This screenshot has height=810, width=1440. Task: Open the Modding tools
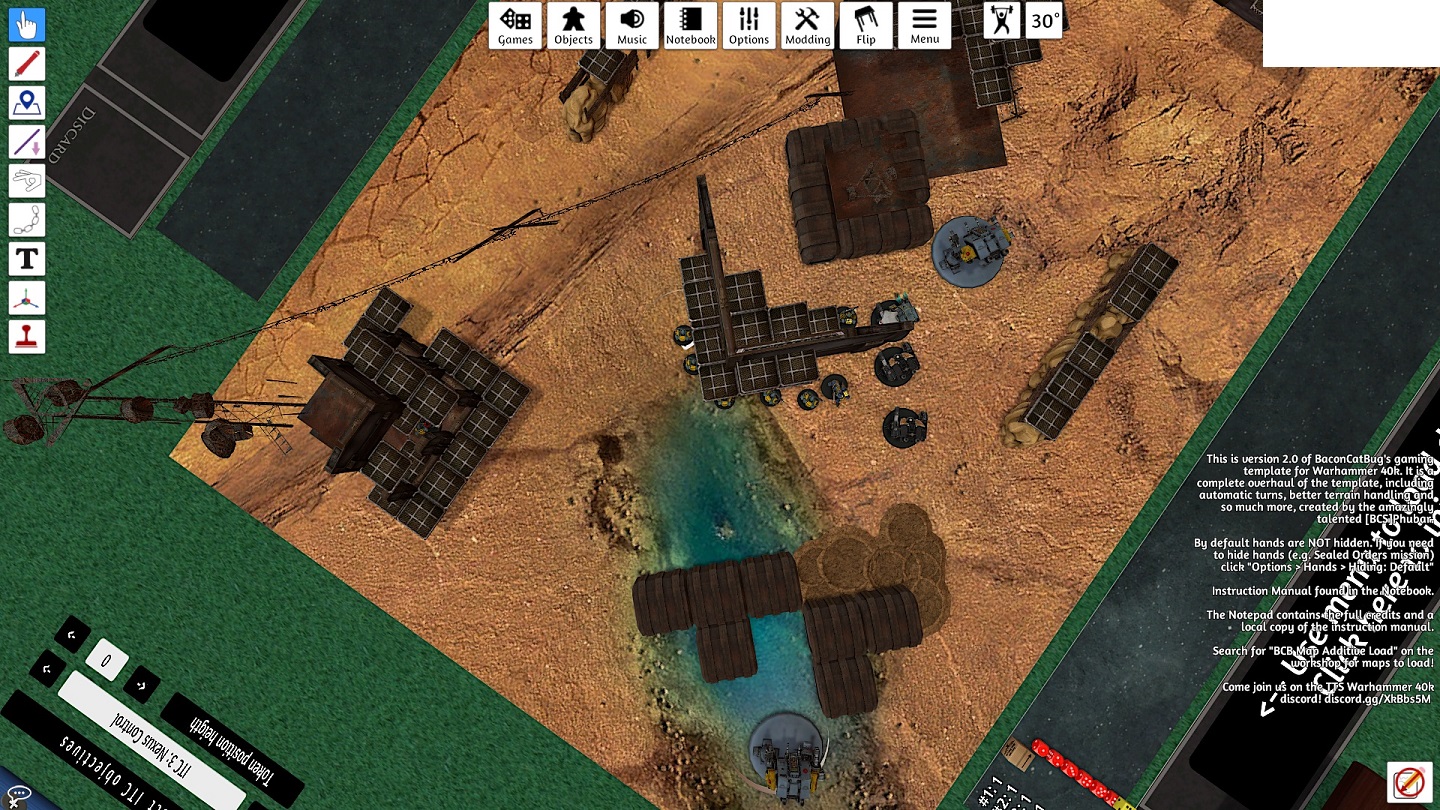click(807, 25)
